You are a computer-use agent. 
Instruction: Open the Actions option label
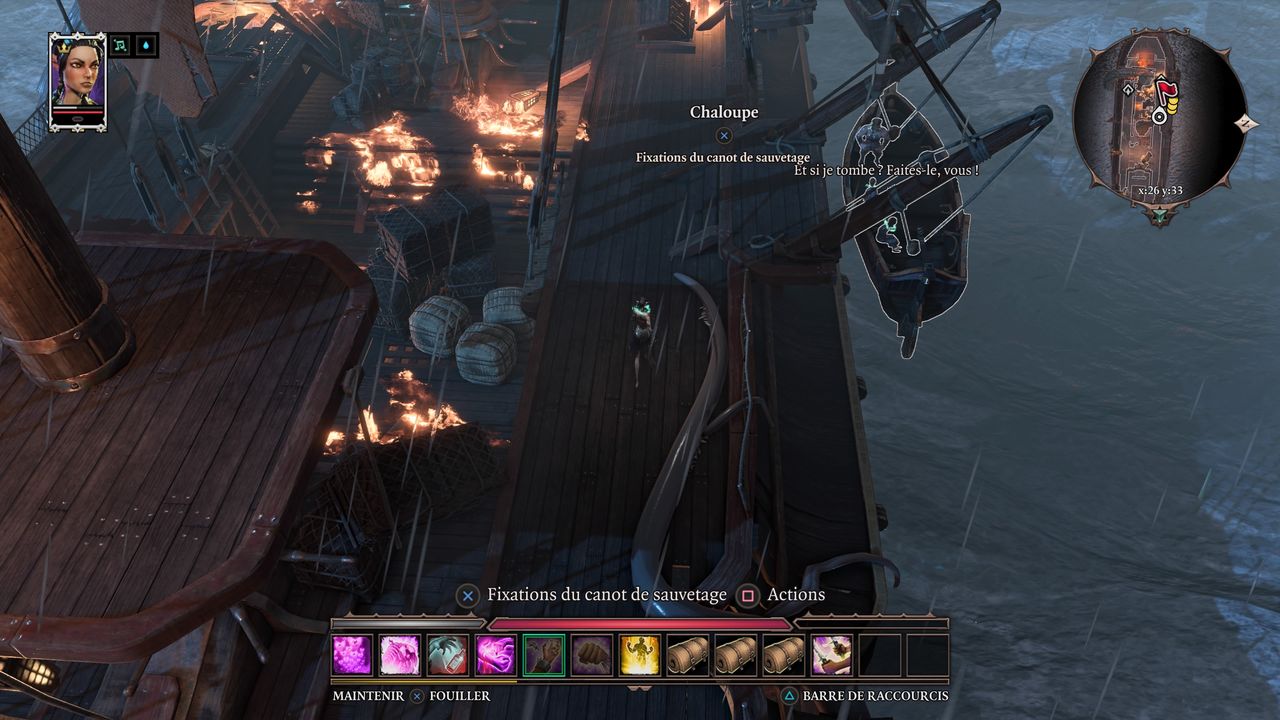(x=795, y=595)
